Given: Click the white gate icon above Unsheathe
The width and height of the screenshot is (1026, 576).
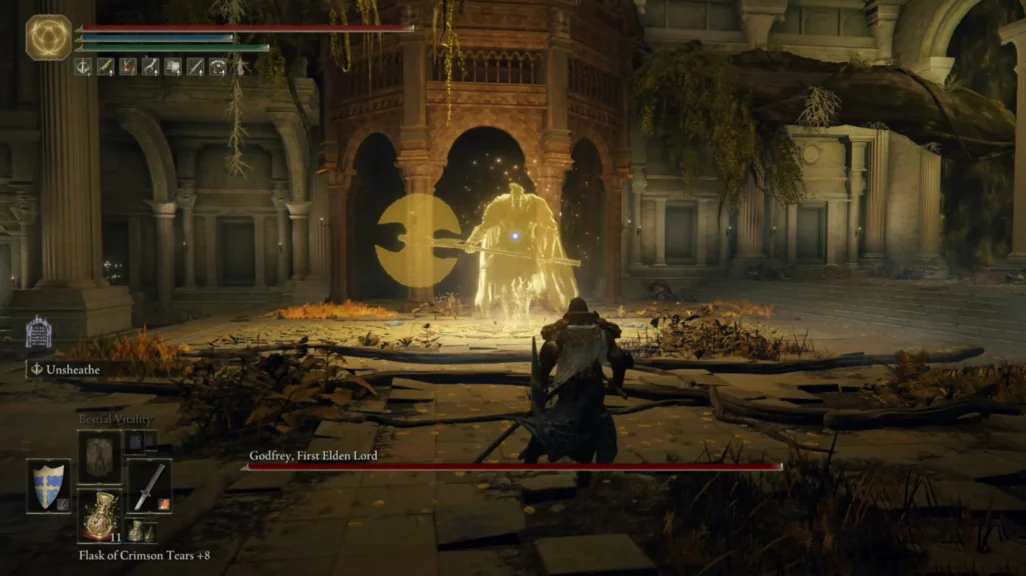Looking at the screenshot, I should [x=38, y=332].
